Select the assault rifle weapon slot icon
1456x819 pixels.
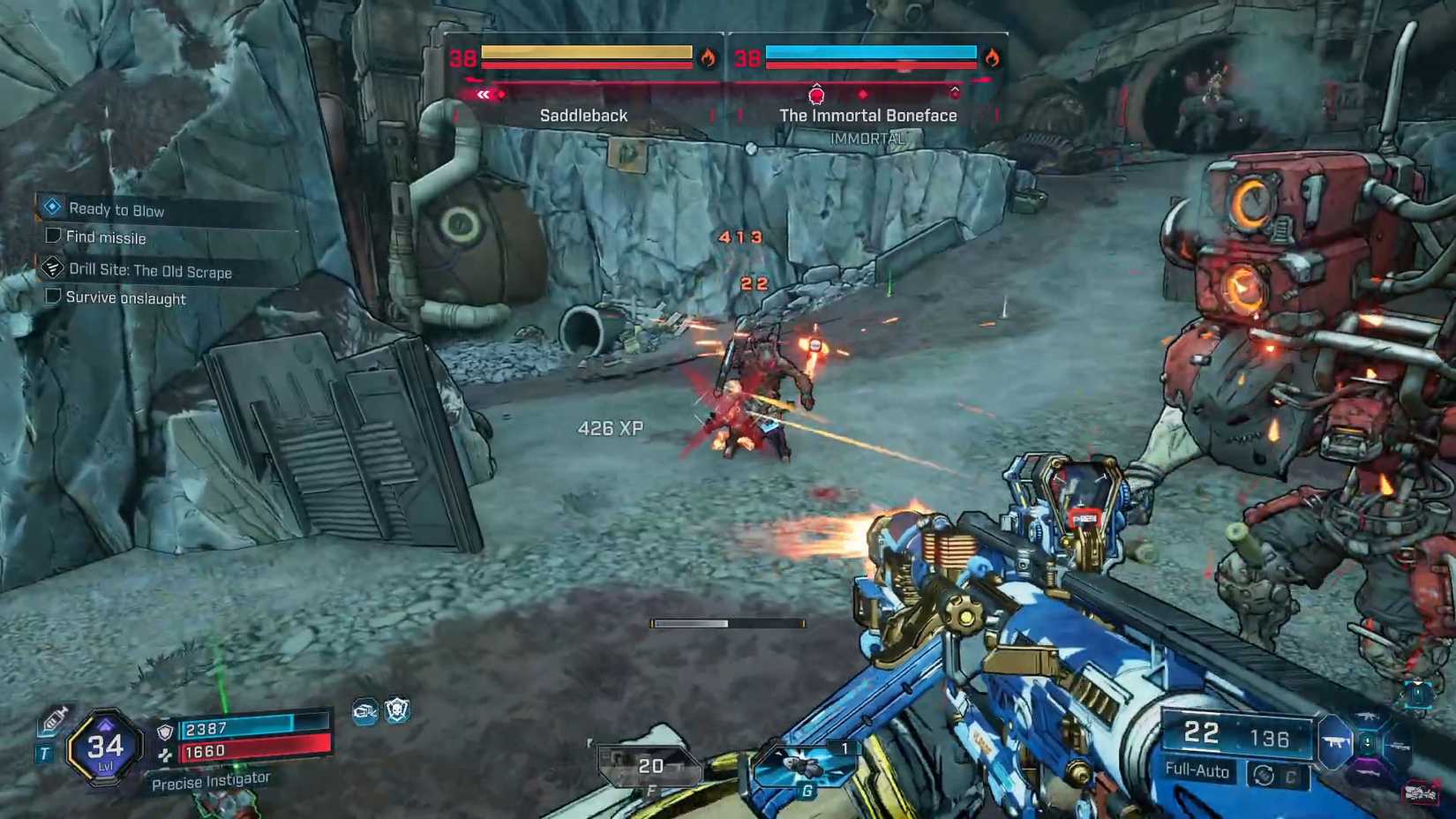(x=1368, y=716)
